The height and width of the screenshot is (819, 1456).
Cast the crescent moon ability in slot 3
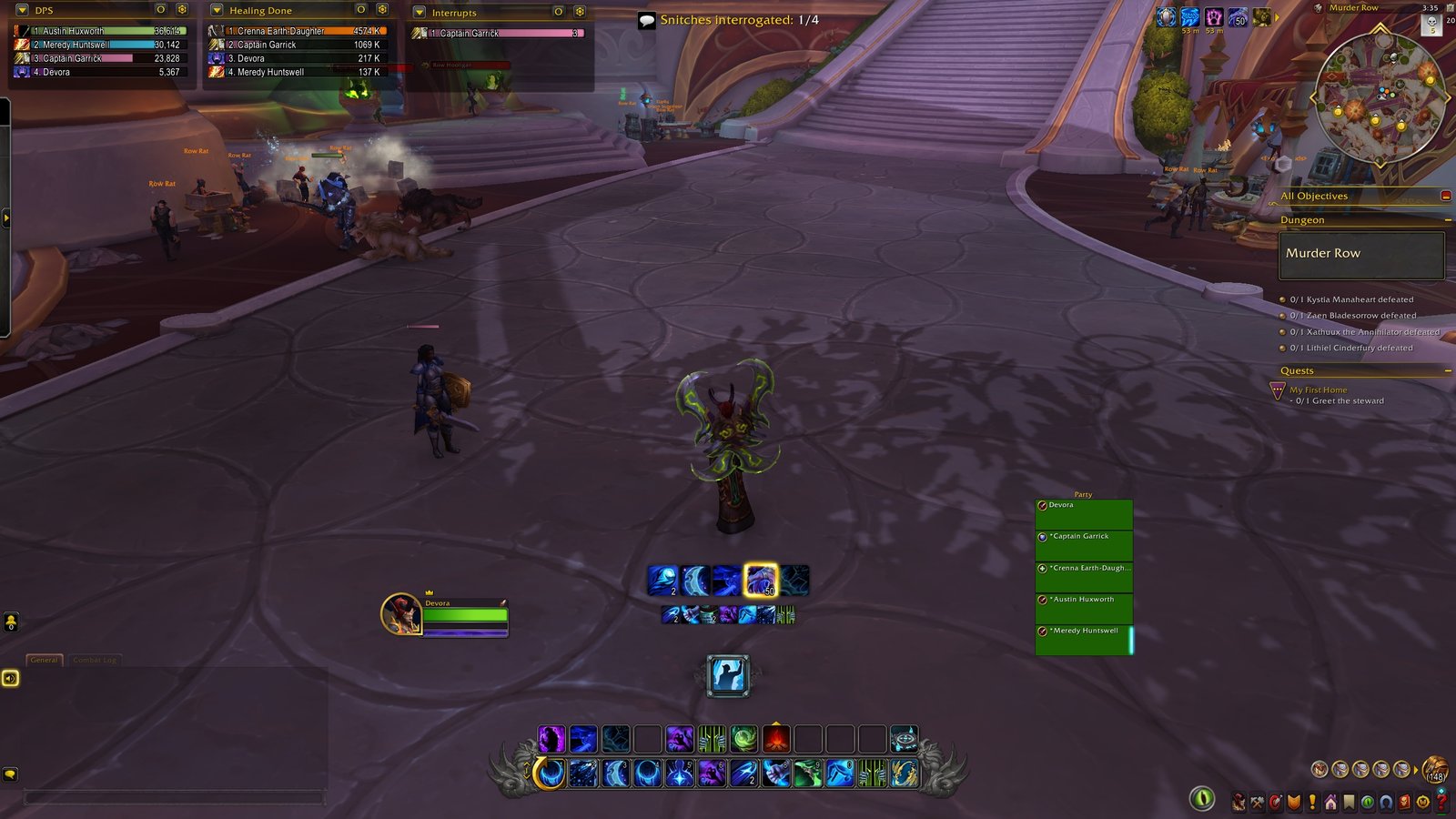pos(615,773)
